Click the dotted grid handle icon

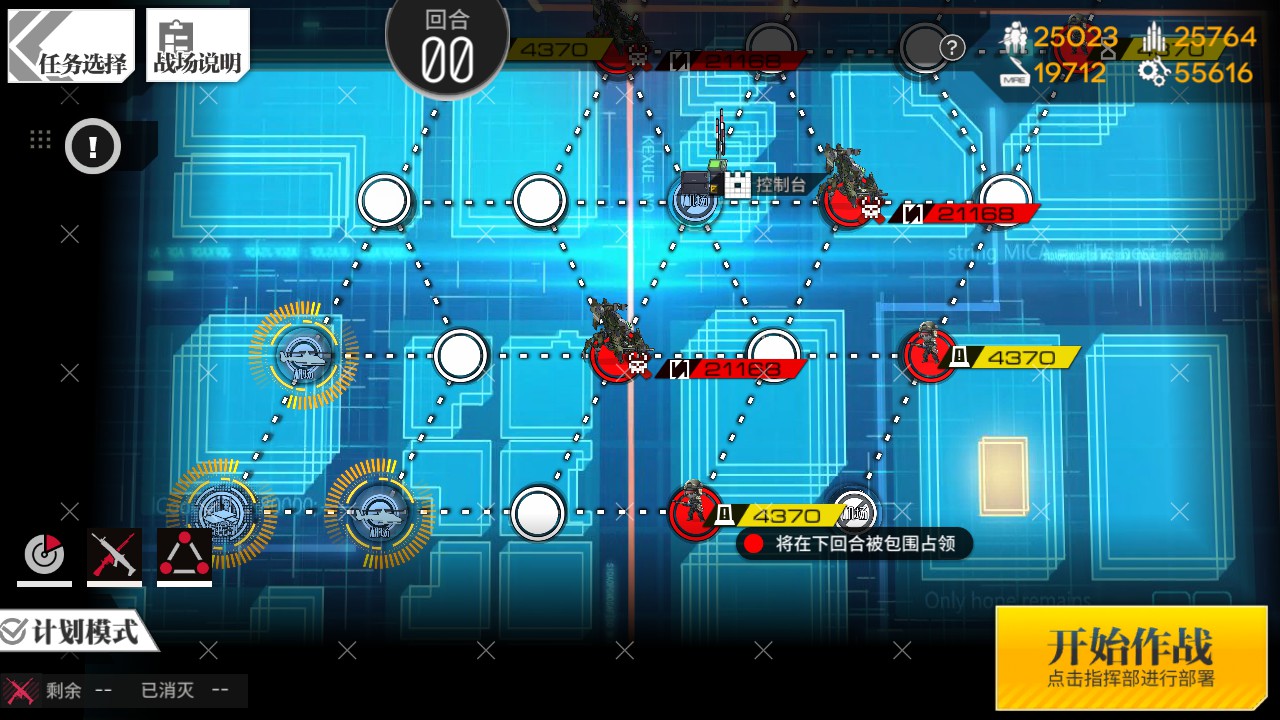40,140
